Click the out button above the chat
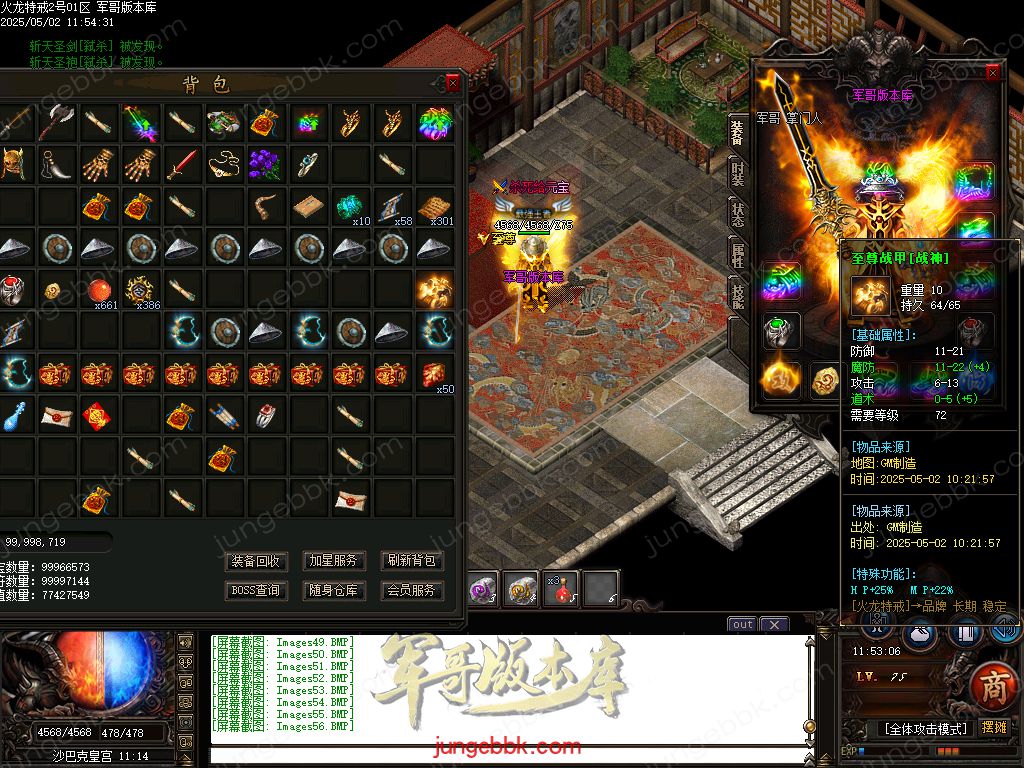This screenshot has height=768, width=1024. 742,624
